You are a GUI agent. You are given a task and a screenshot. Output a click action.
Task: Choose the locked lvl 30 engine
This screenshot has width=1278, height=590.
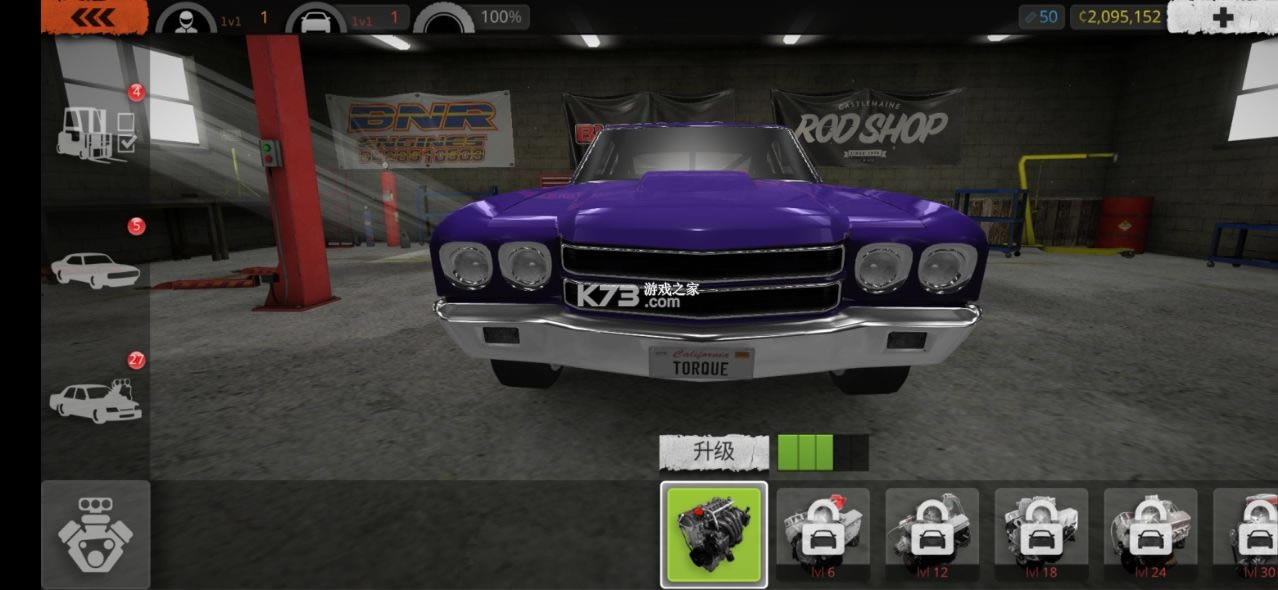tap(1248, 534)
